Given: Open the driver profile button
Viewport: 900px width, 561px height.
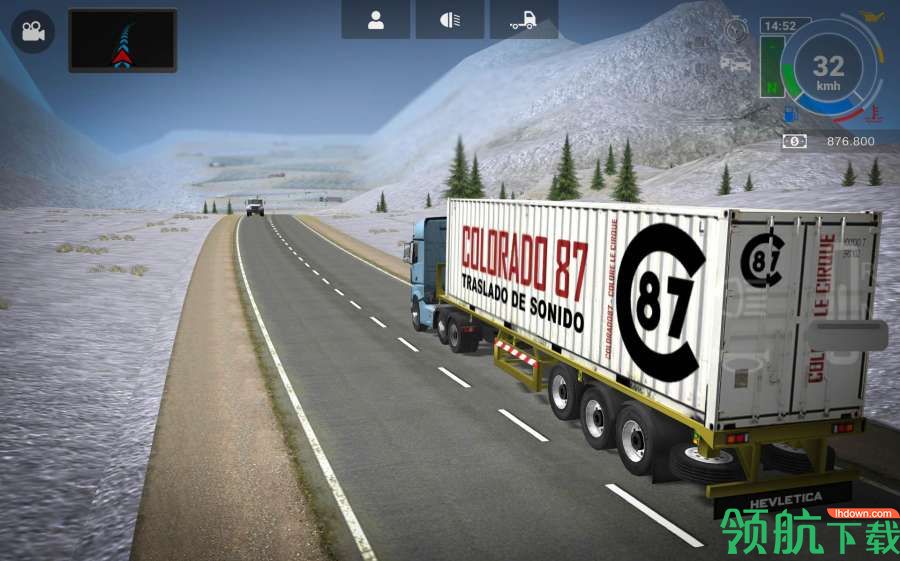Looking at the screenshot, I should point(376,20).
